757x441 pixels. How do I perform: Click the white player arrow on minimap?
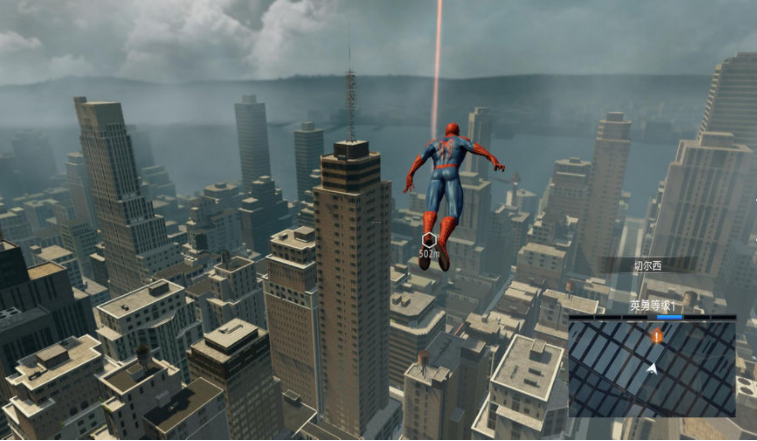(652, 369)
